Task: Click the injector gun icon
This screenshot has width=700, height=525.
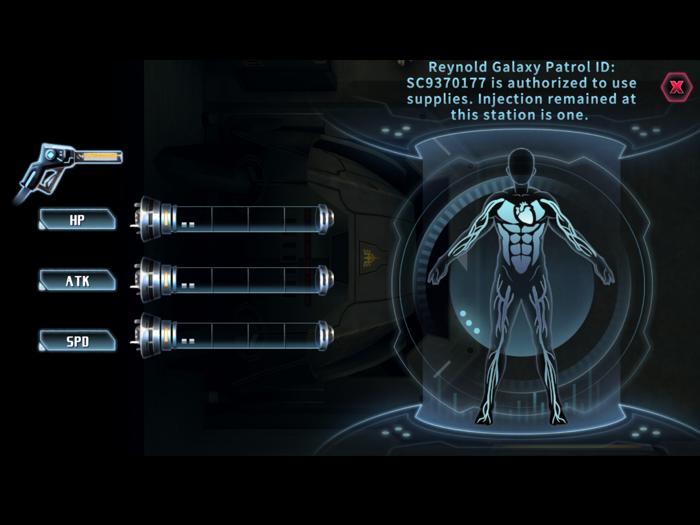Action: (x=66, y=167)
